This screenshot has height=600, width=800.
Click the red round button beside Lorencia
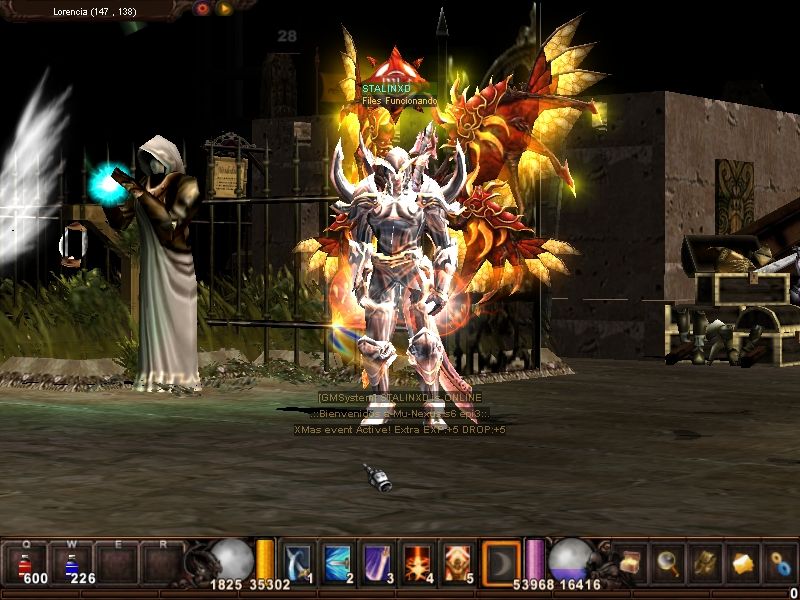(x=203, y=9)
